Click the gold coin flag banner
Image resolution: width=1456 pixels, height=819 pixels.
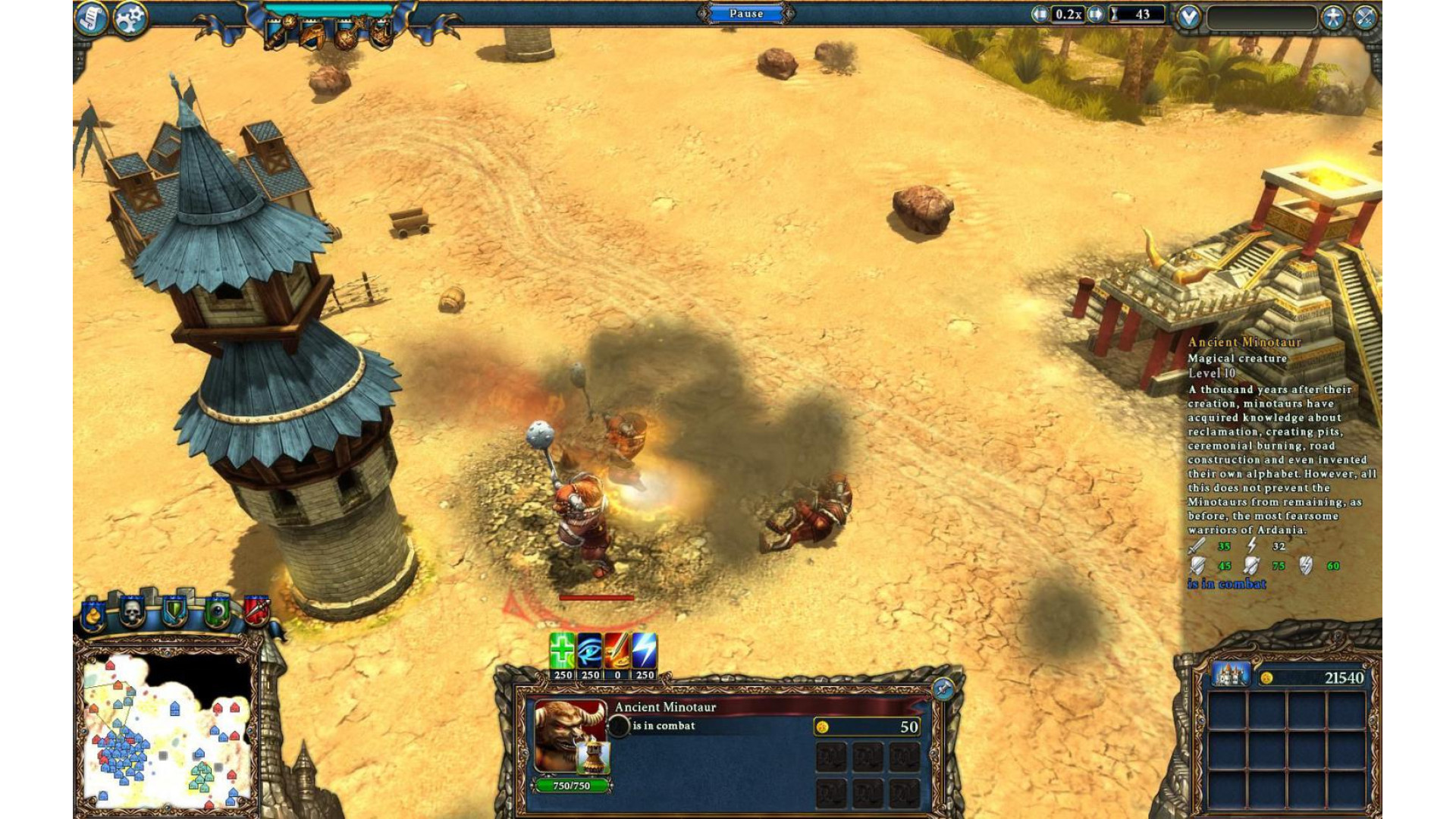93,614
